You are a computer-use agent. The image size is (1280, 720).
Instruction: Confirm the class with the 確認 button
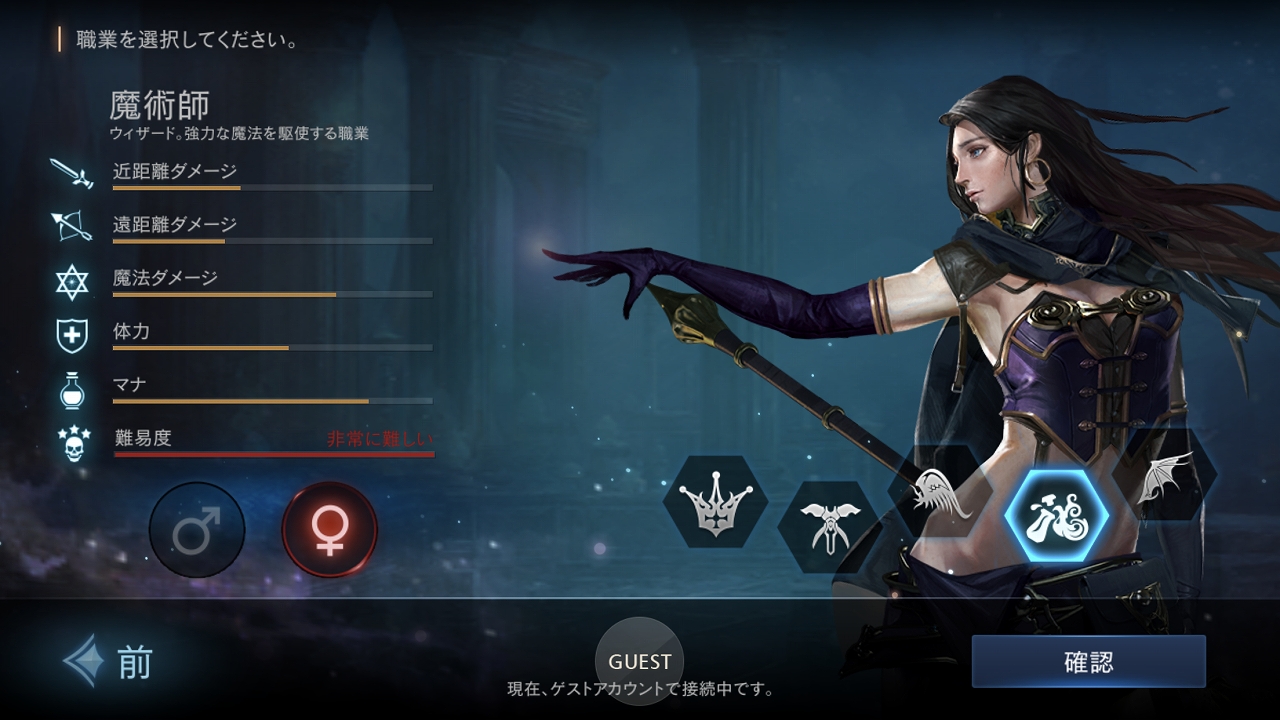click(x=1088, y=662)
